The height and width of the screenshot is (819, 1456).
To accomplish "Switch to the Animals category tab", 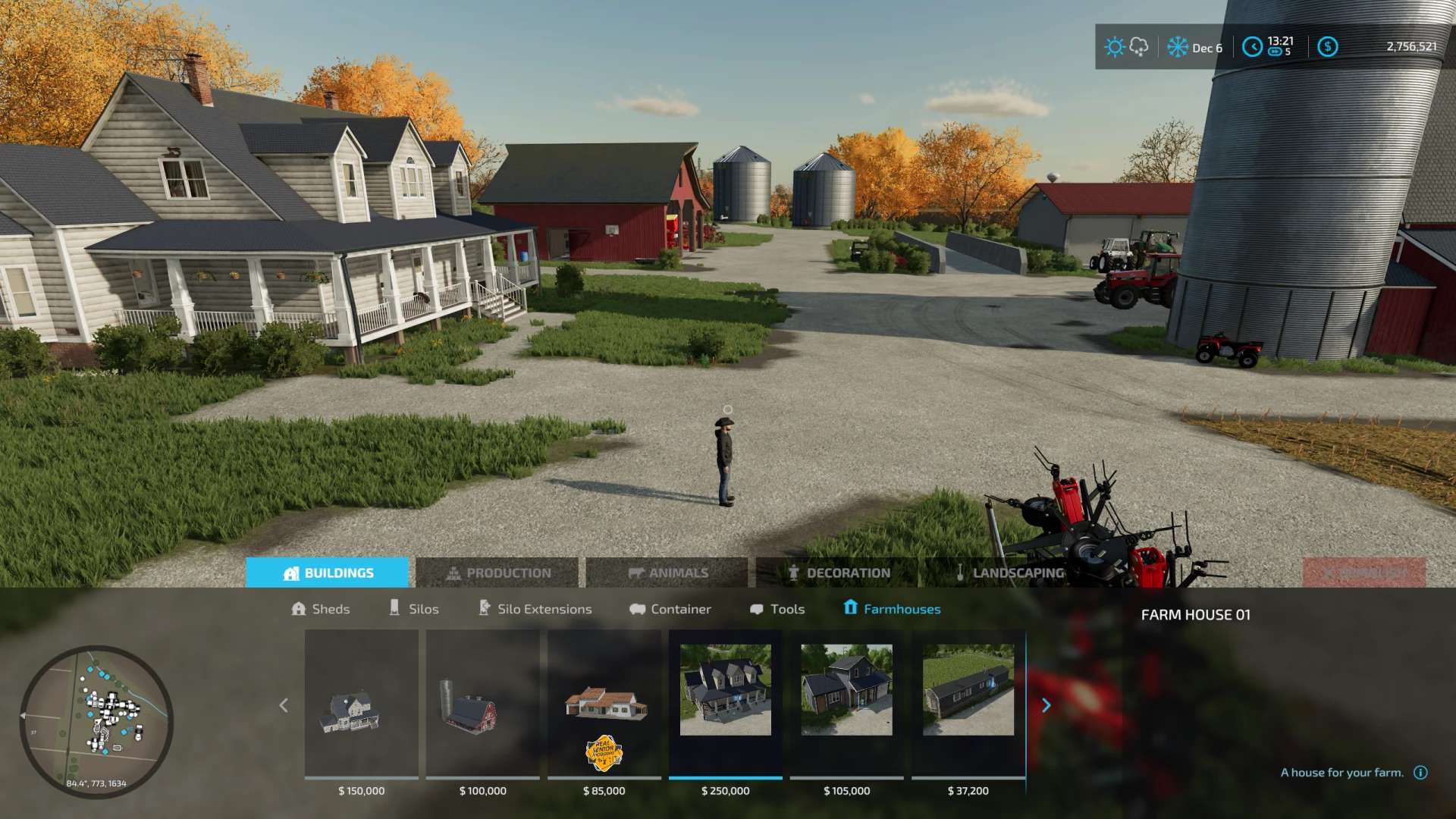I will (668, 573).
